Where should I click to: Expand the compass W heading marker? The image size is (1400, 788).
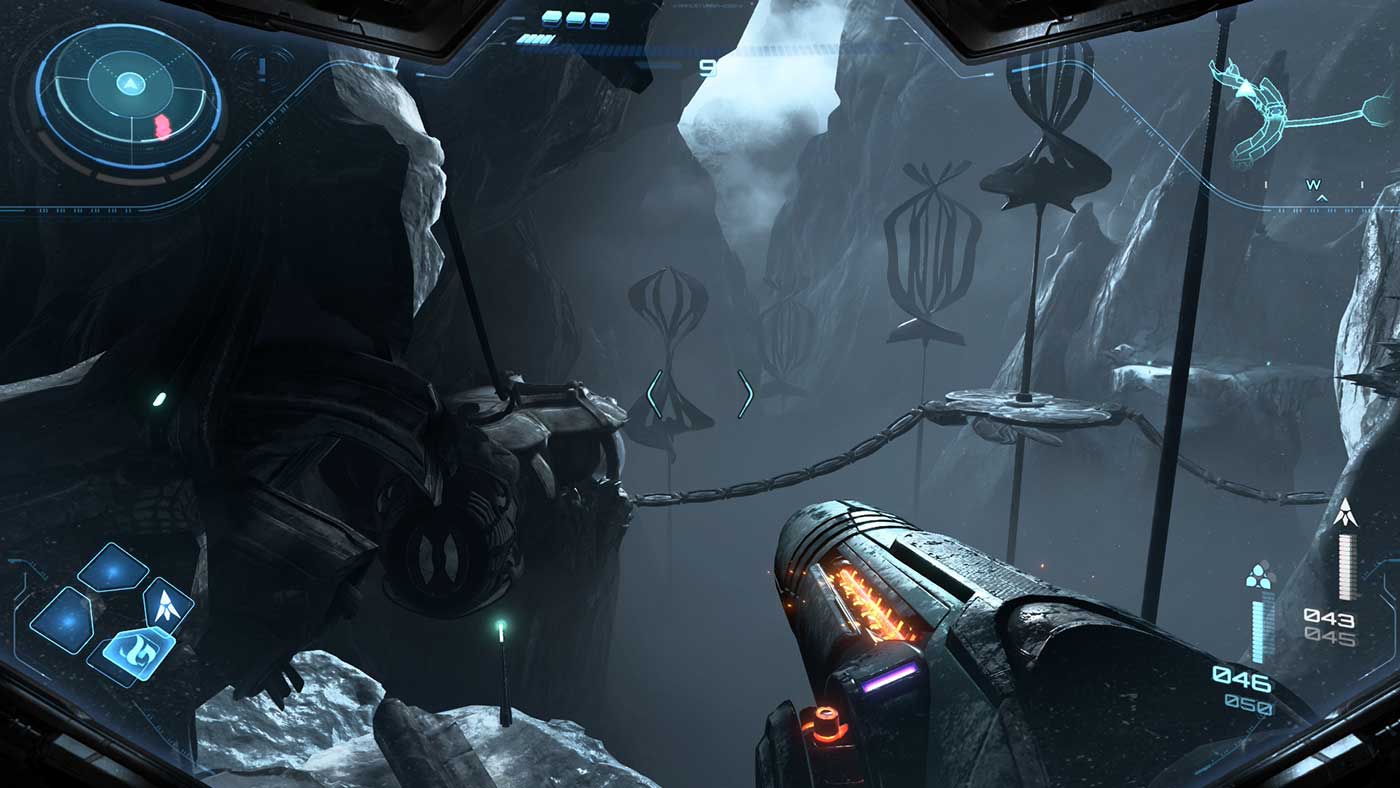tap(1313, 183)
